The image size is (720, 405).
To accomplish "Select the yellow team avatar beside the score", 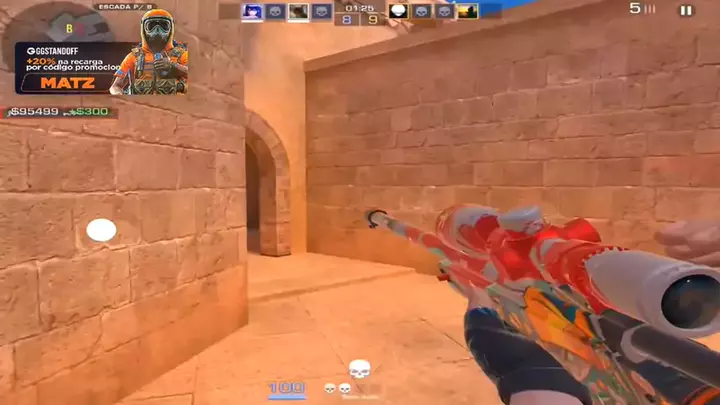I will click(x=398, y=12).
